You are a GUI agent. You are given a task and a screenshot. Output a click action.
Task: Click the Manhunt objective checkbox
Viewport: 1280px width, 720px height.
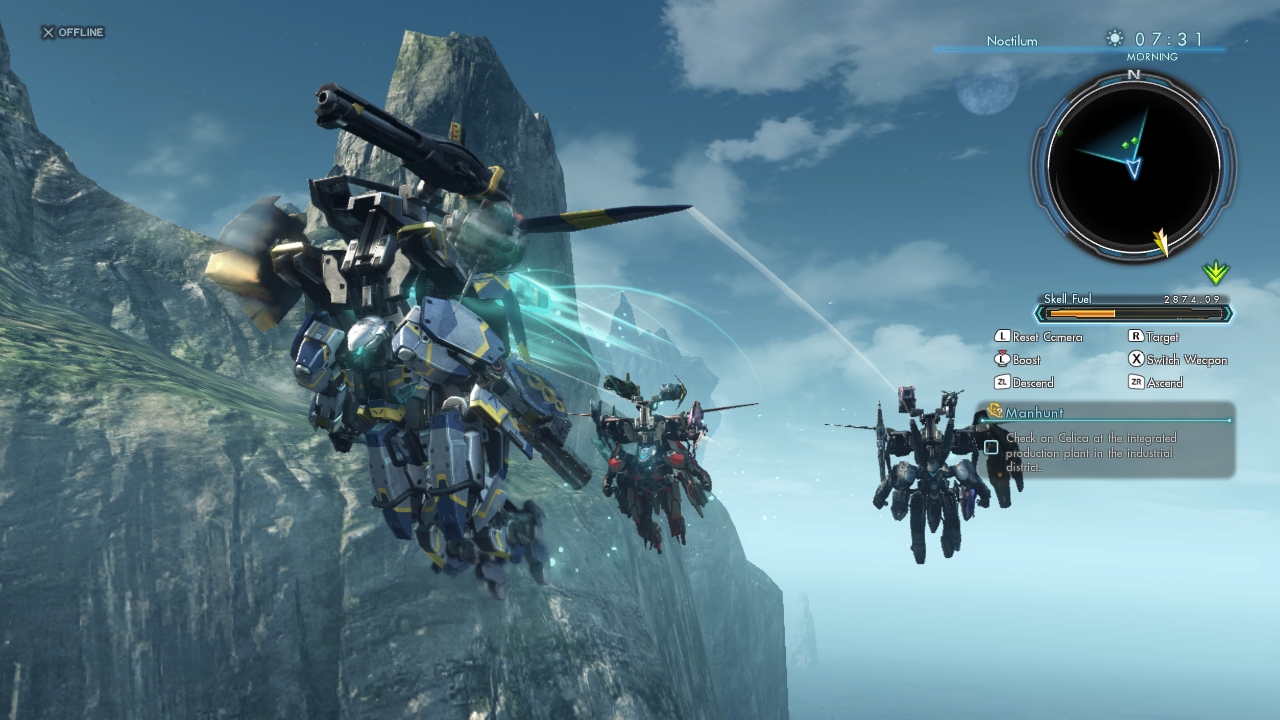[x=991, y=447]
